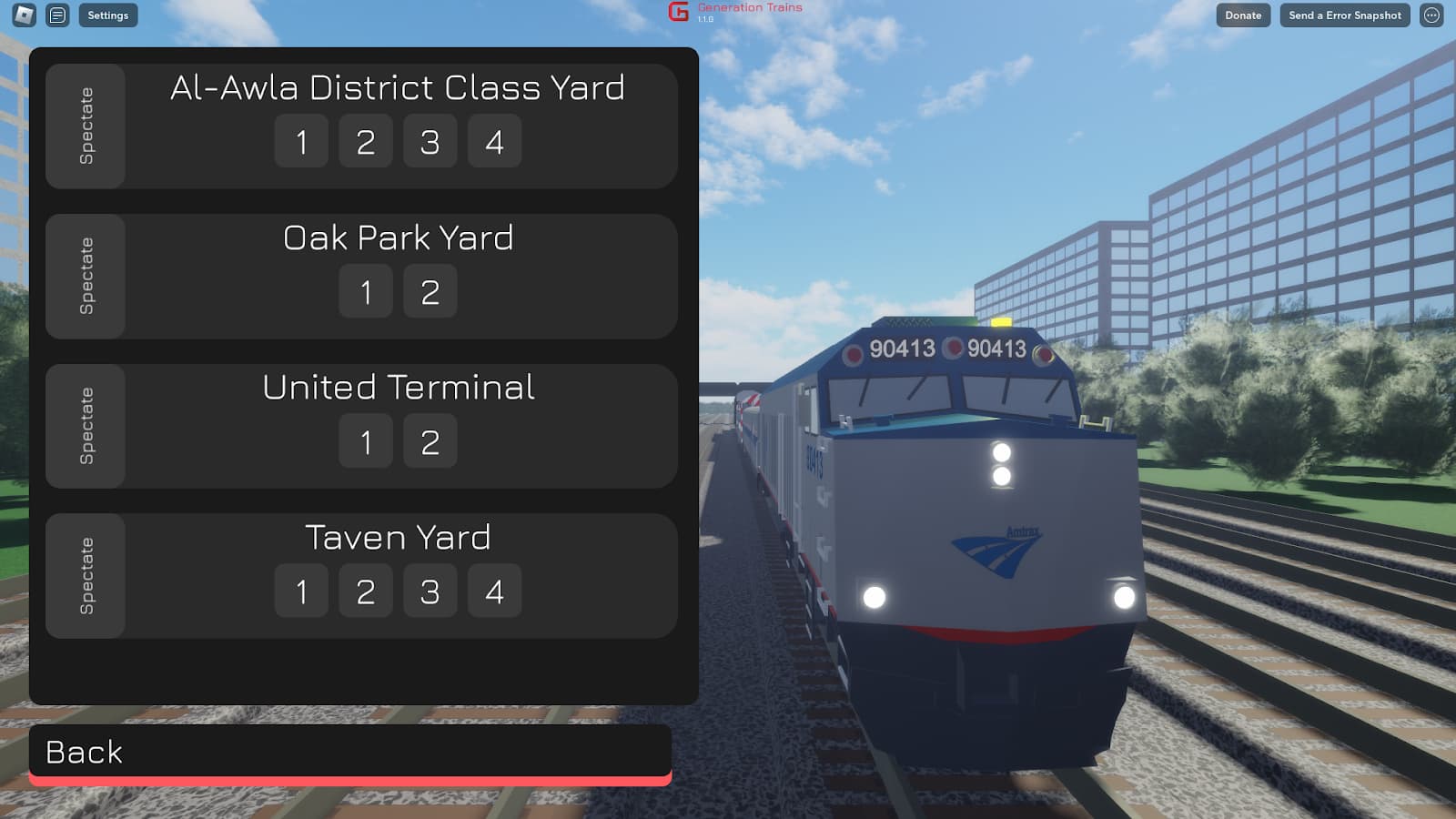This screenshot has width=1456, height=819.
Task: Send a Error Snapshot report
Action: tap(1345, 15)
